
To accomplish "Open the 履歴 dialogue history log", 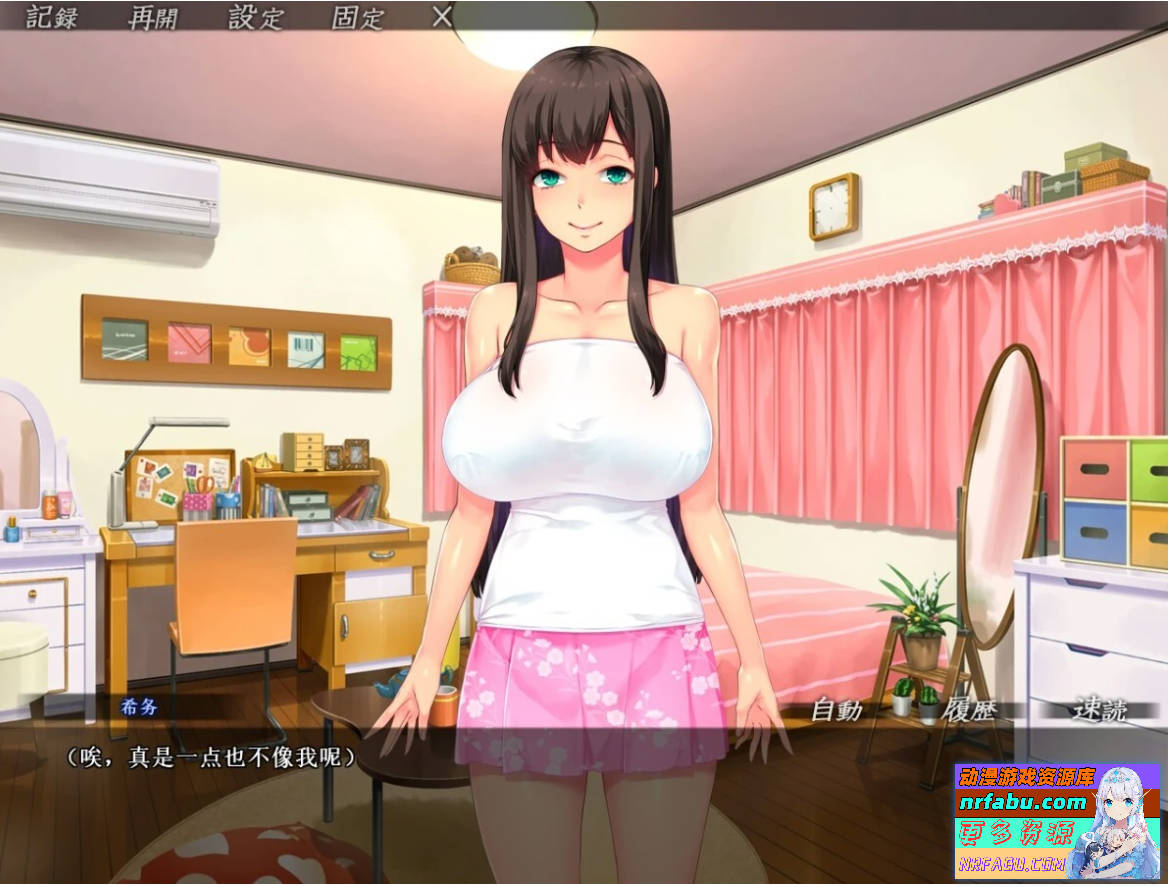I will [968, 710].
